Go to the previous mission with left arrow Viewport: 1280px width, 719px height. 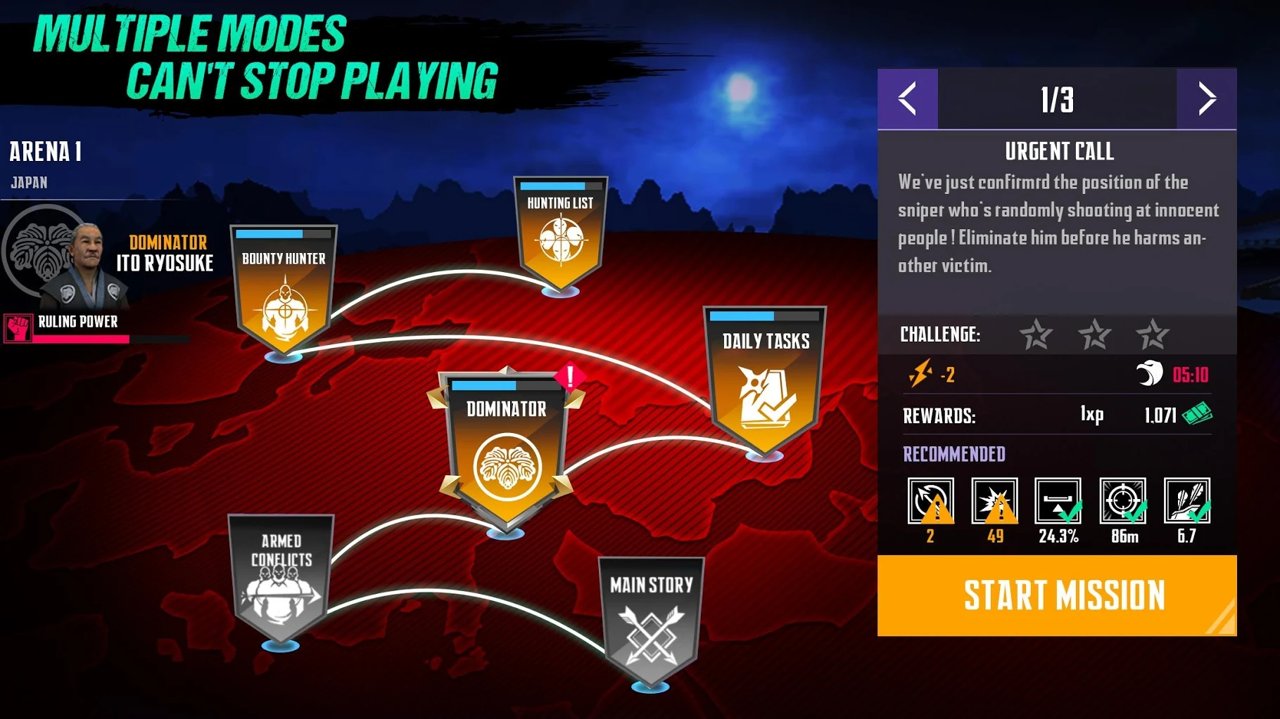tap(907, 99)
